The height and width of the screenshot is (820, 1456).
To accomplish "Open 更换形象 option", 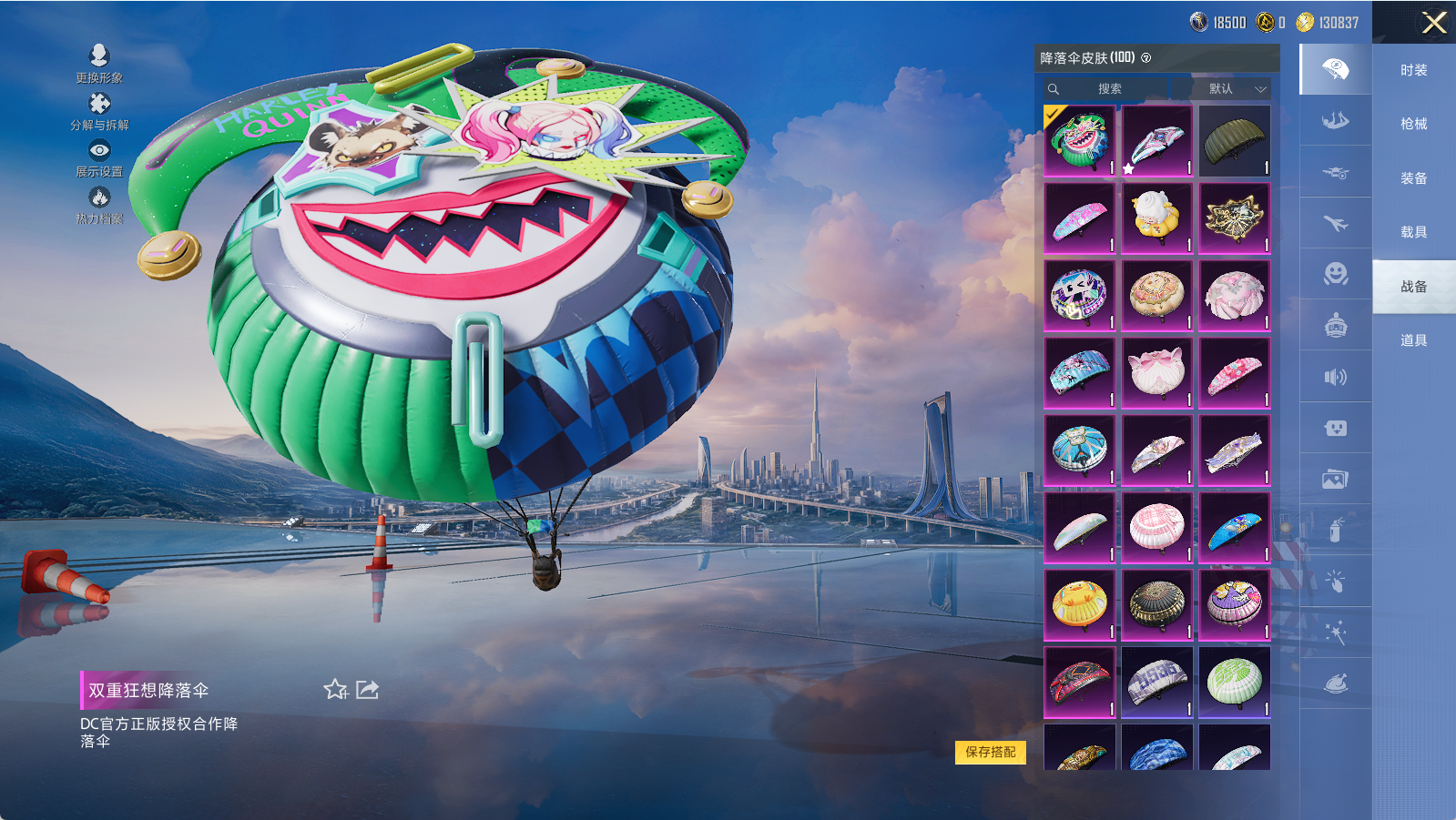I will tap(99, 63).
